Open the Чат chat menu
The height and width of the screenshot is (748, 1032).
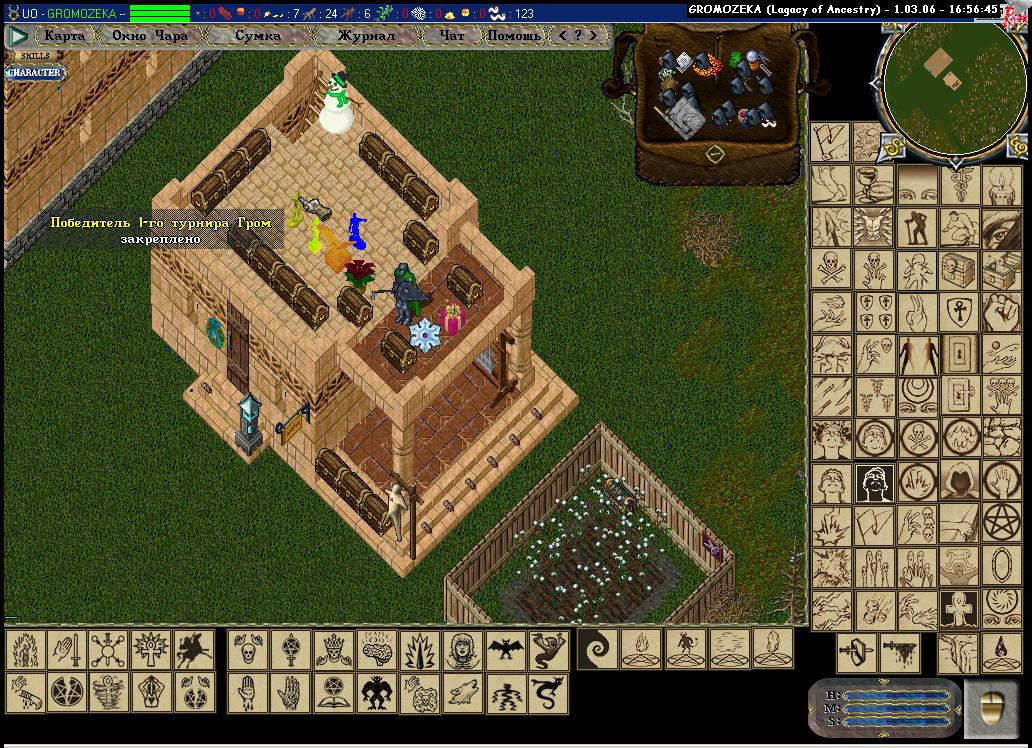pos(452,35)
